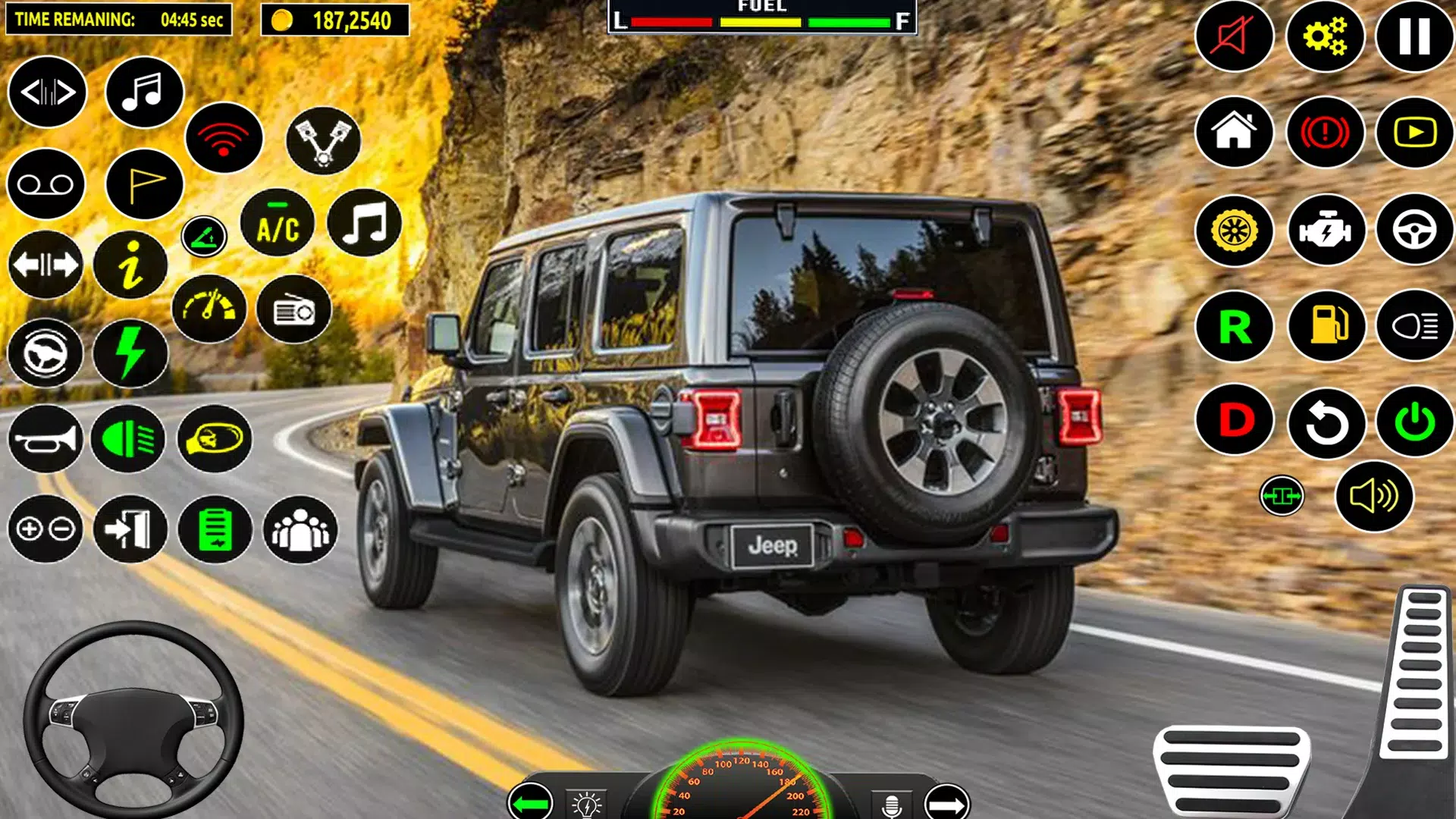Click the fuel pump icon
The image size is (1456, 819).
(1326, 326)
